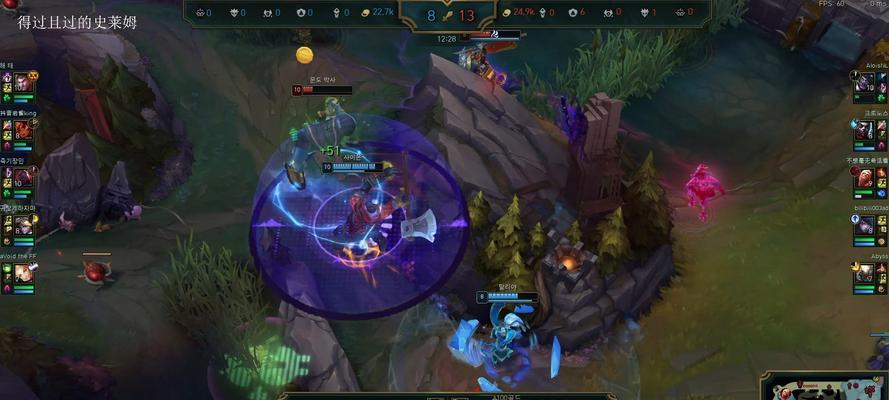
Task: Choose the bilibili003ad player portrait
Action: coord(866,226)
